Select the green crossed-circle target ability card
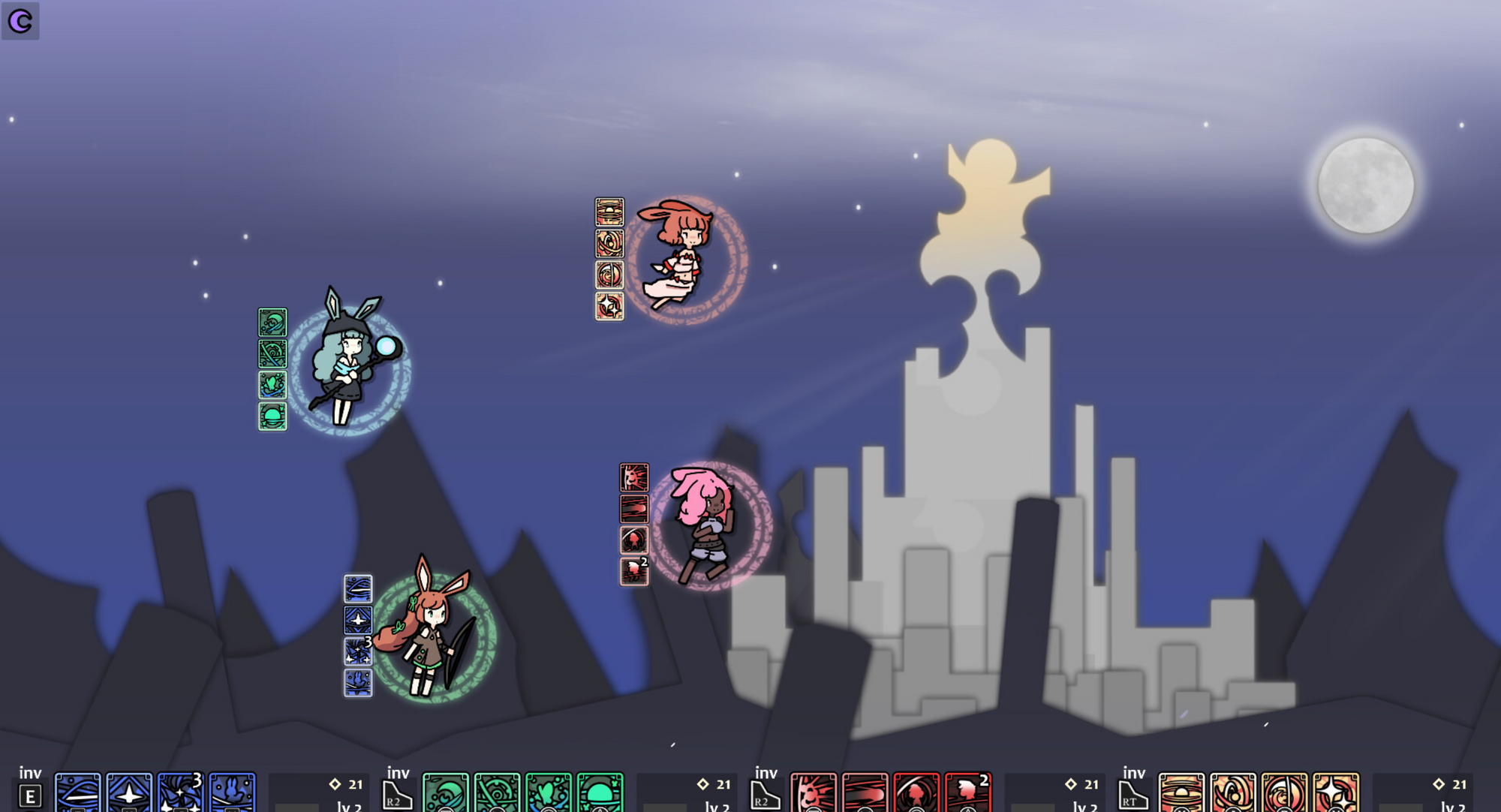Image resolution: width=1501 pixels, height=812 pixels. [497, 793]
